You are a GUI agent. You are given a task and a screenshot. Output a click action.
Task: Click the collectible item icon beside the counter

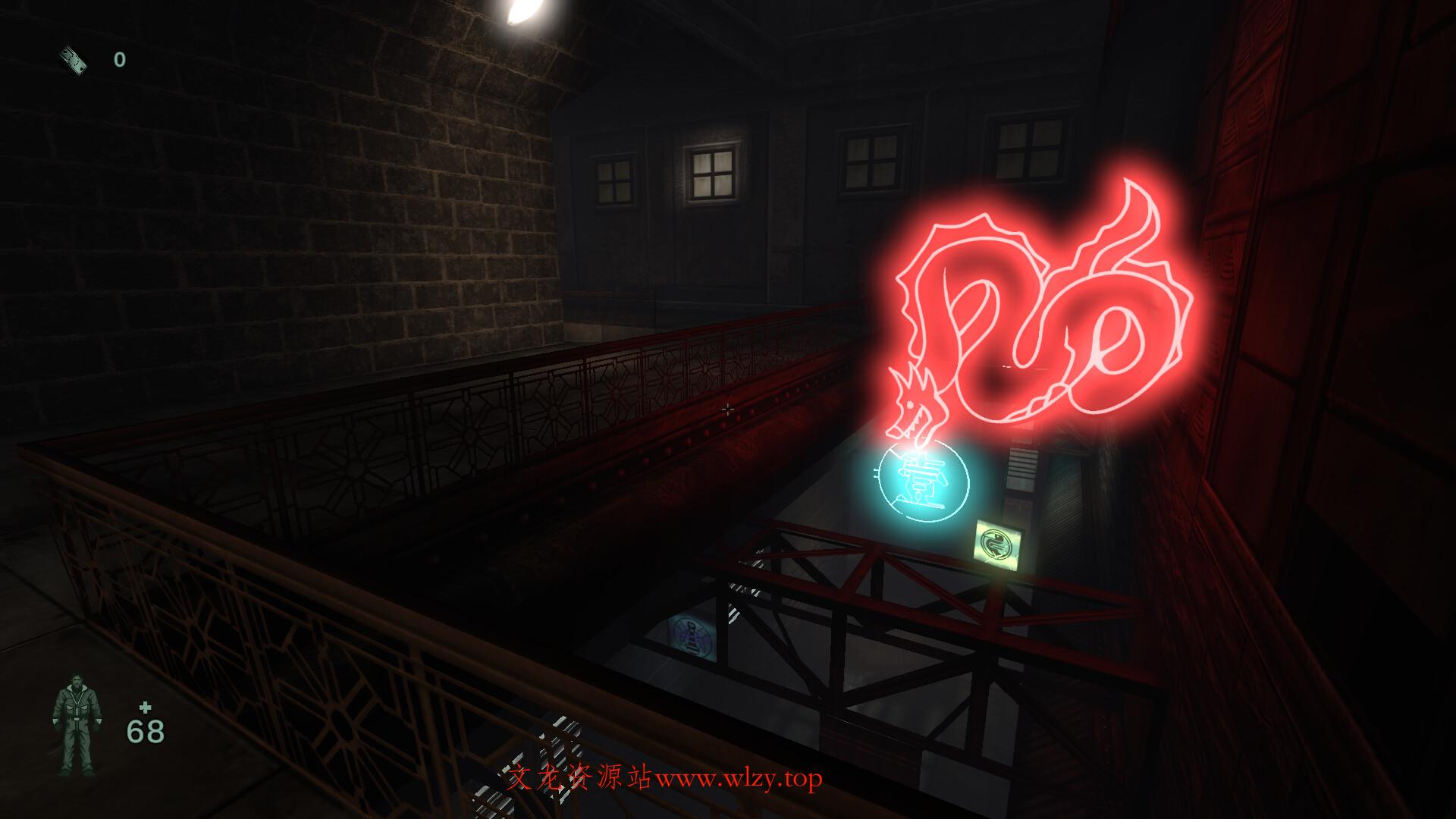click(74, 59)
